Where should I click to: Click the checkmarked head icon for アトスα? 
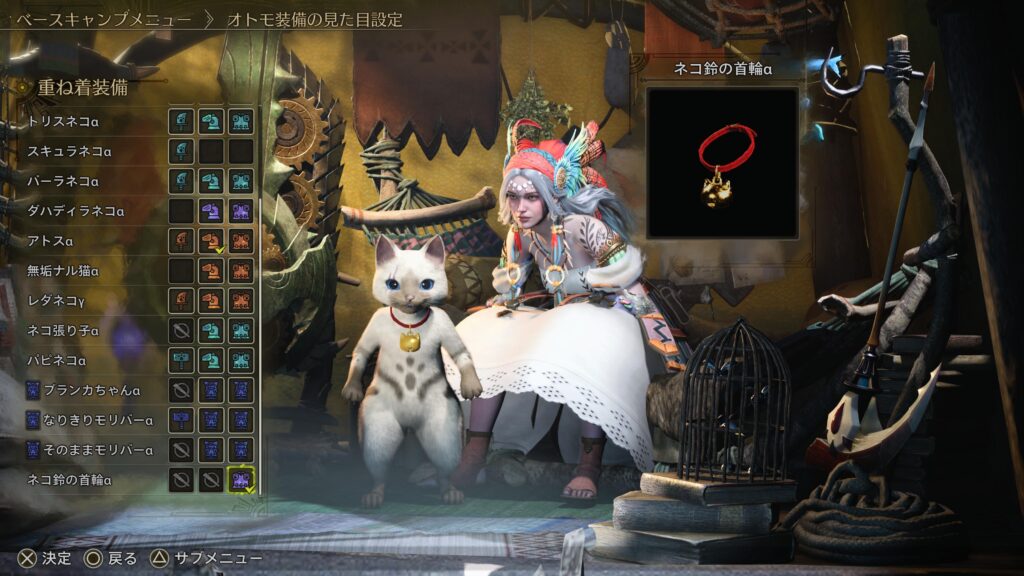click(x=210, y=241)
